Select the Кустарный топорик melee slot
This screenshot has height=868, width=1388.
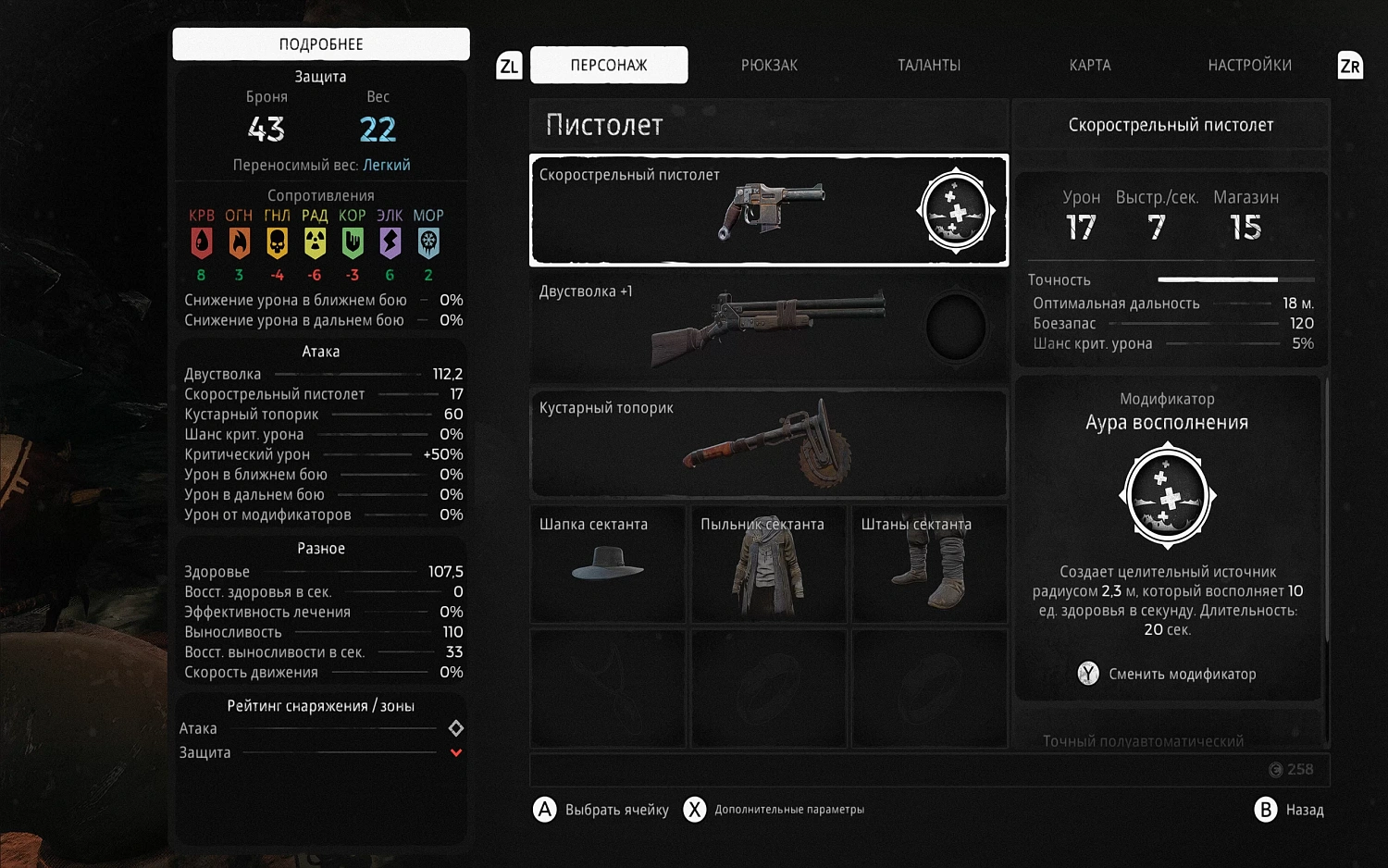click(x=768, y=443)
